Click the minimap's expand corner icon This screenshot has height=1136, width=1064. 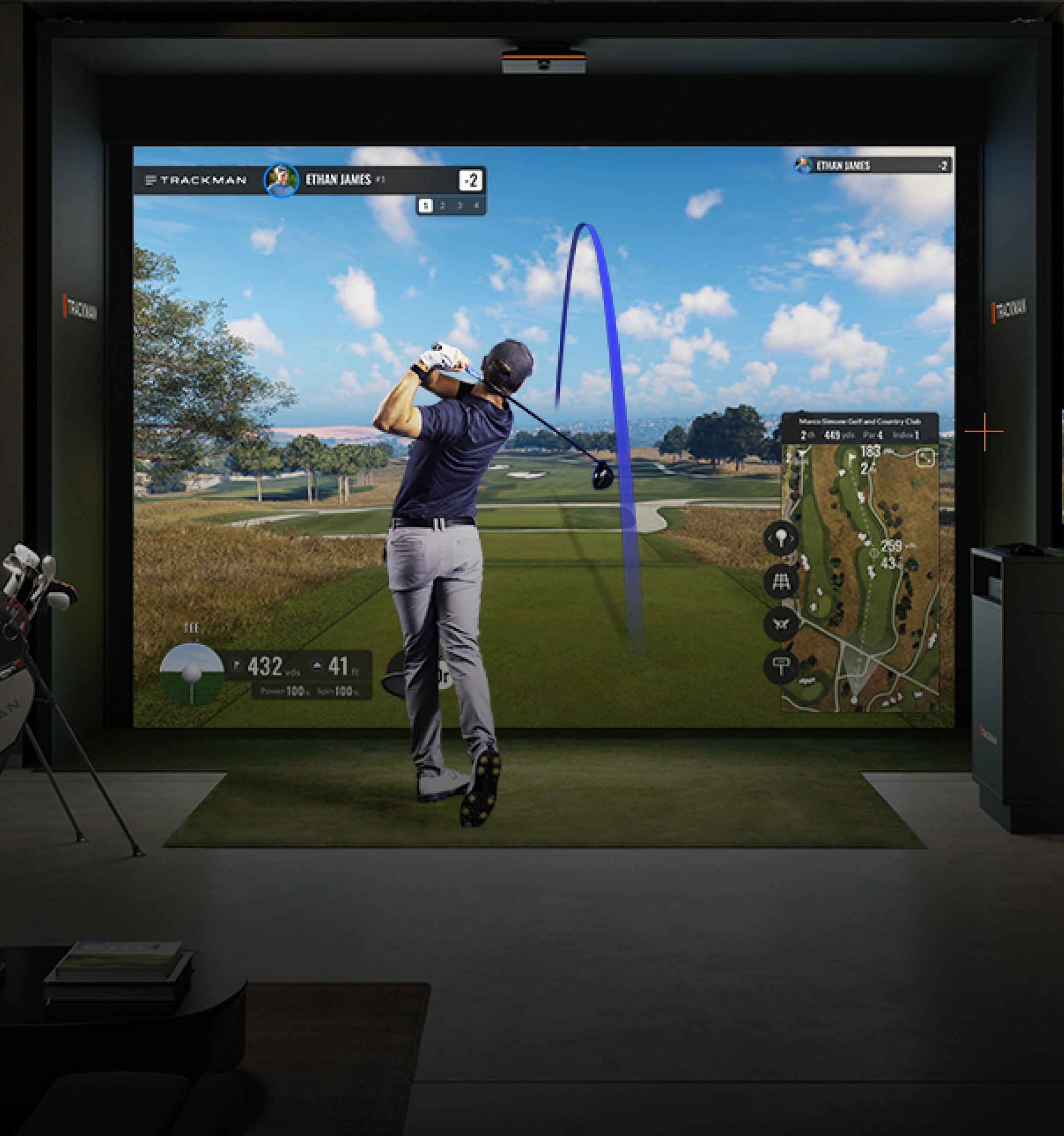coord(926,458)
